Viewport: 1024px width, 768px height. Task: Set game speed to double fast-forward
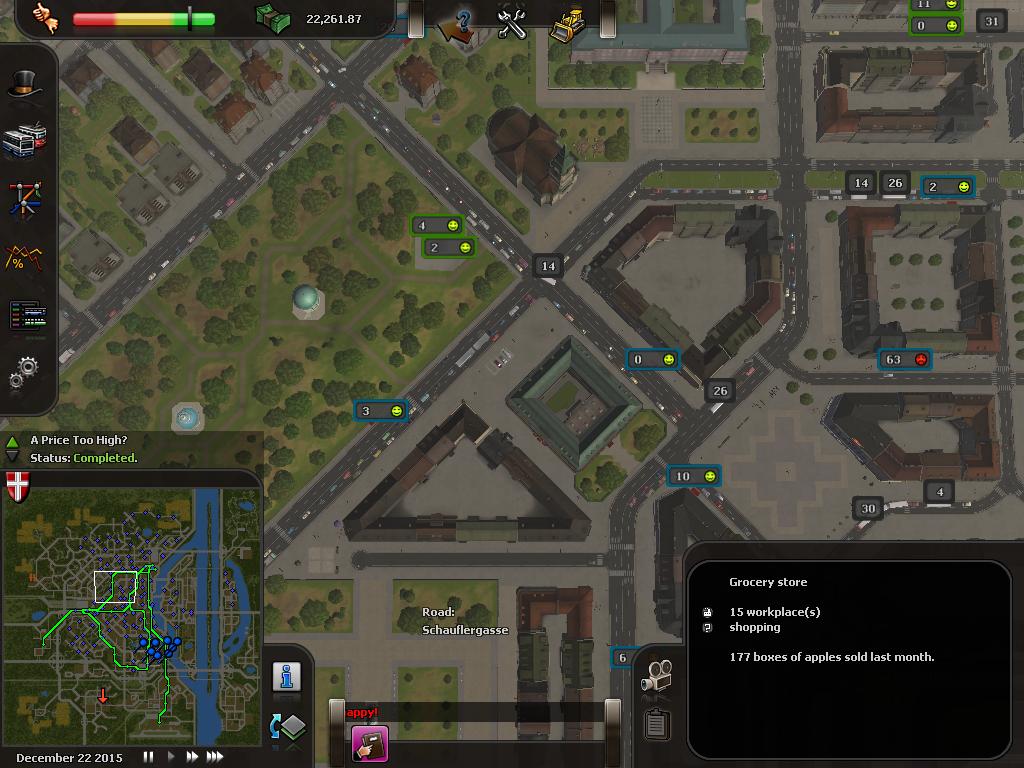[192, 757]
